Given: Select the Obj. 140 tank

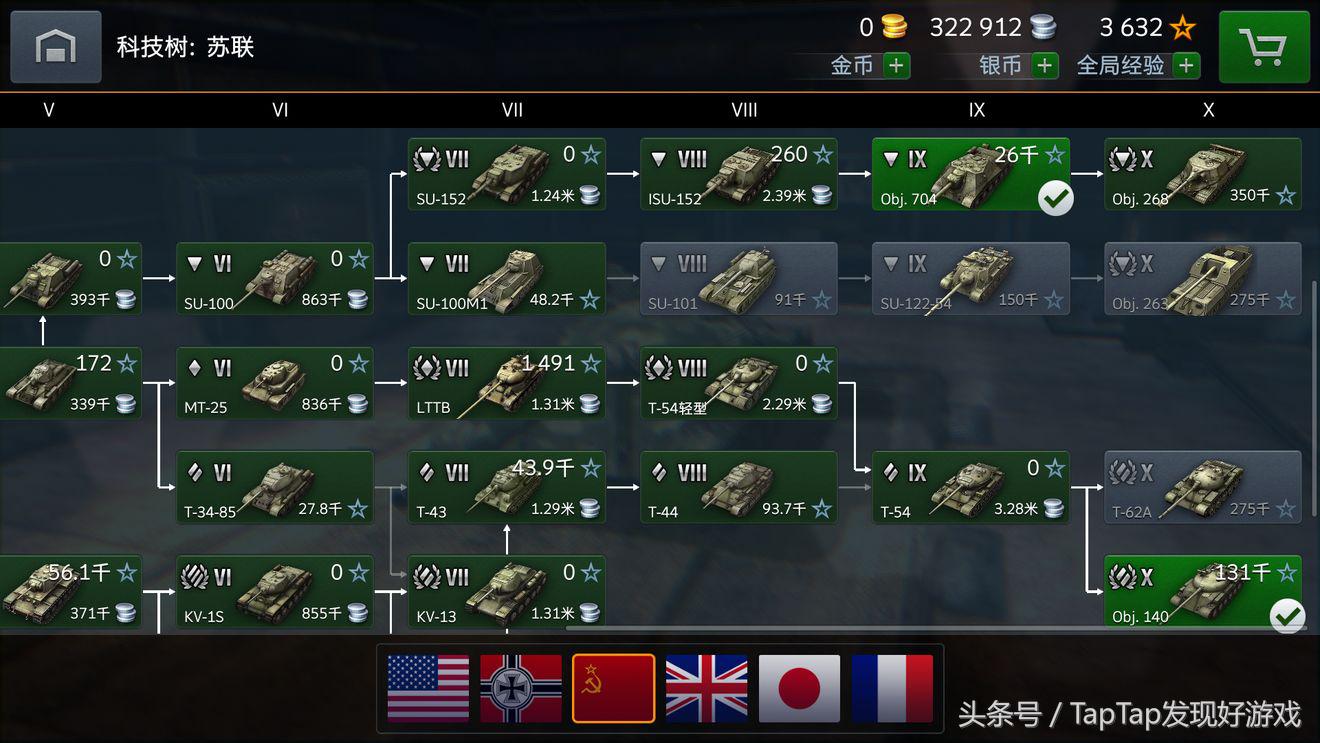Looking at the screenshot, I should tap(1203, 592).
